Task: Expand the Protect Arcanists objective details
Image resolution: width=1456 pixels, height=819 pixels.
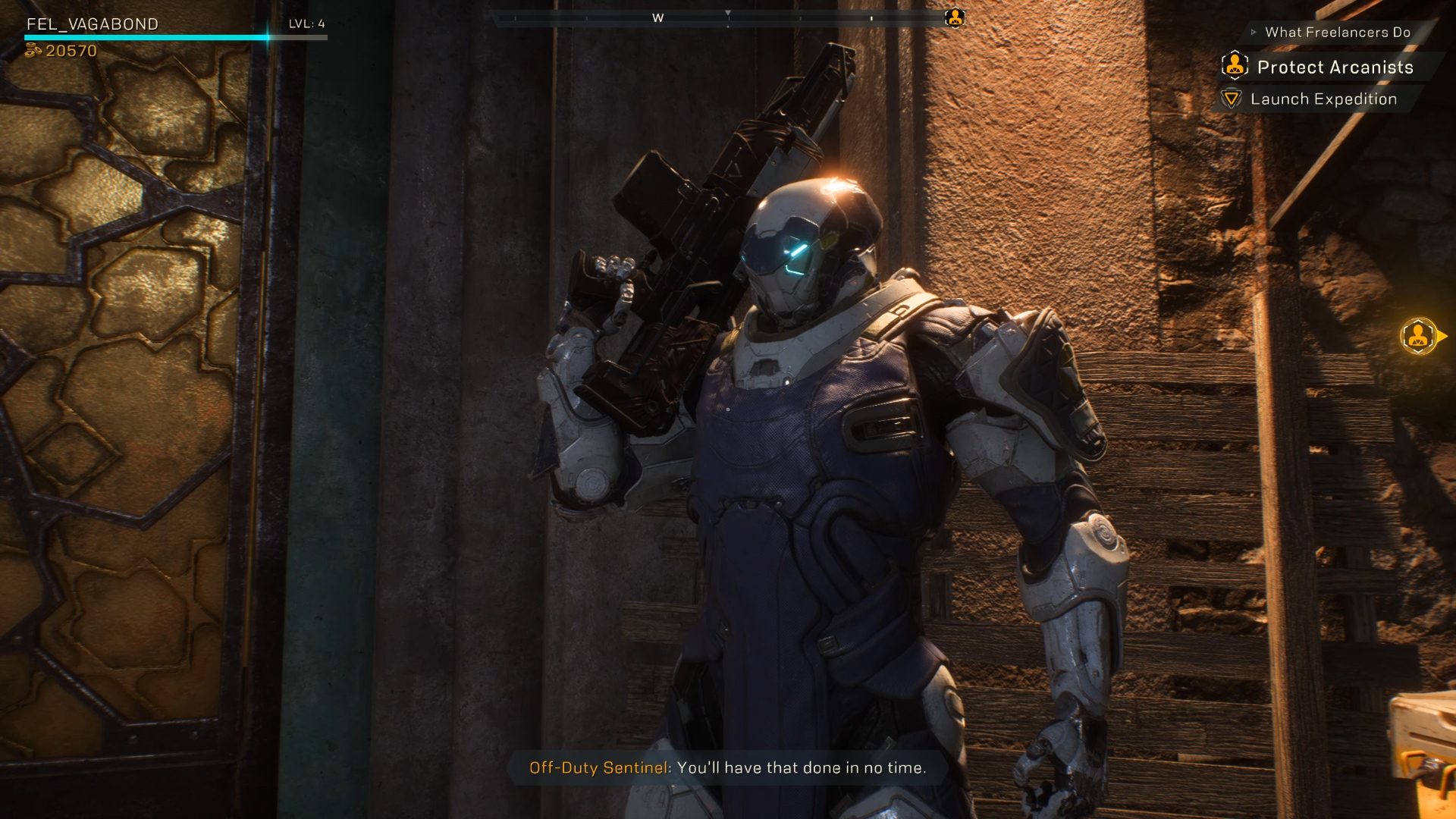Action: [1335, 67]
